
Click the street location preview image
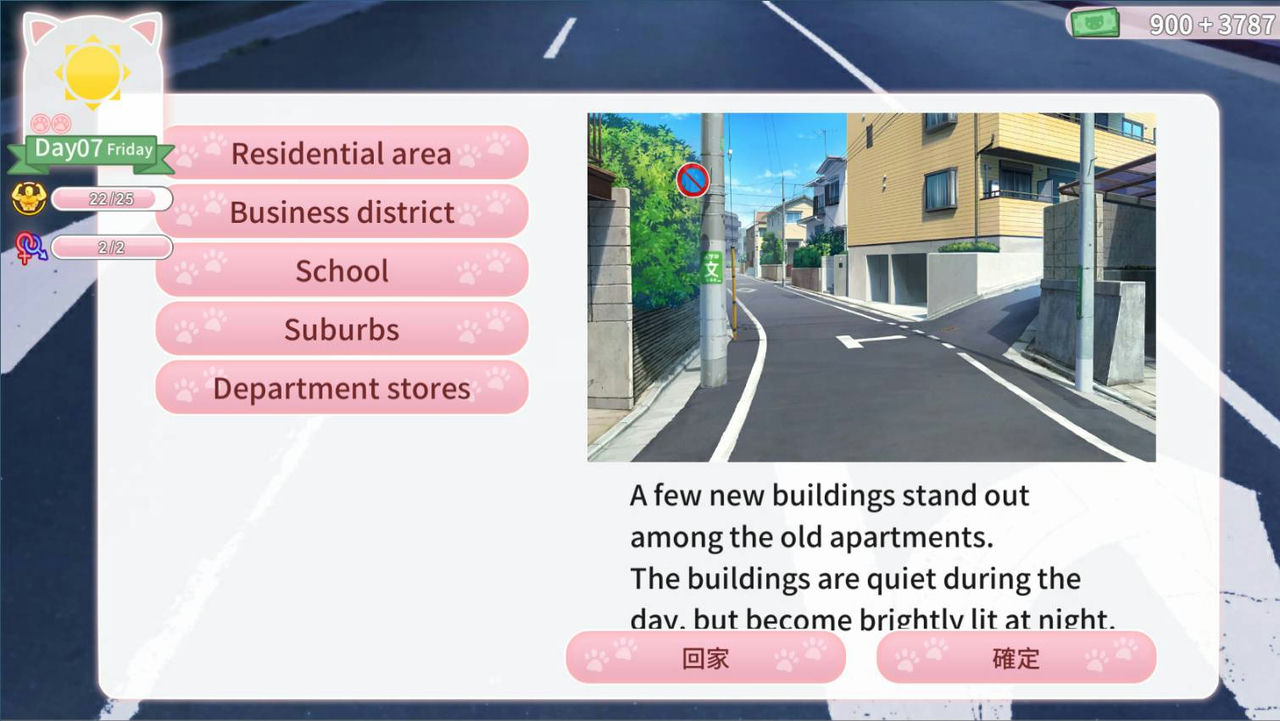tap(870, 288)
